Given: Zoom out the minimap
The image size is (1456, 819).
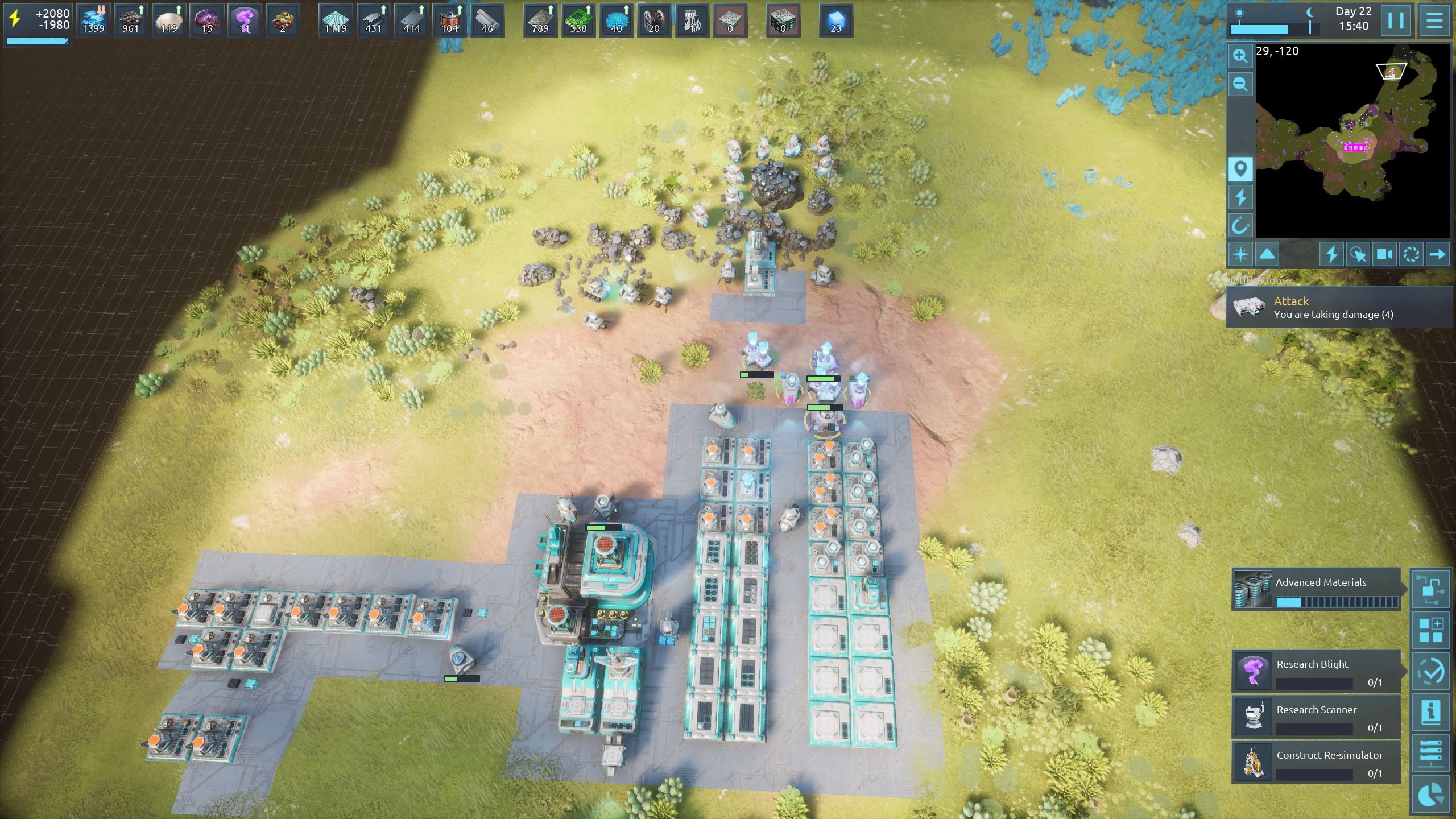Looking at the screenshot, I should pyautogui.click(x=1240, y=85).
